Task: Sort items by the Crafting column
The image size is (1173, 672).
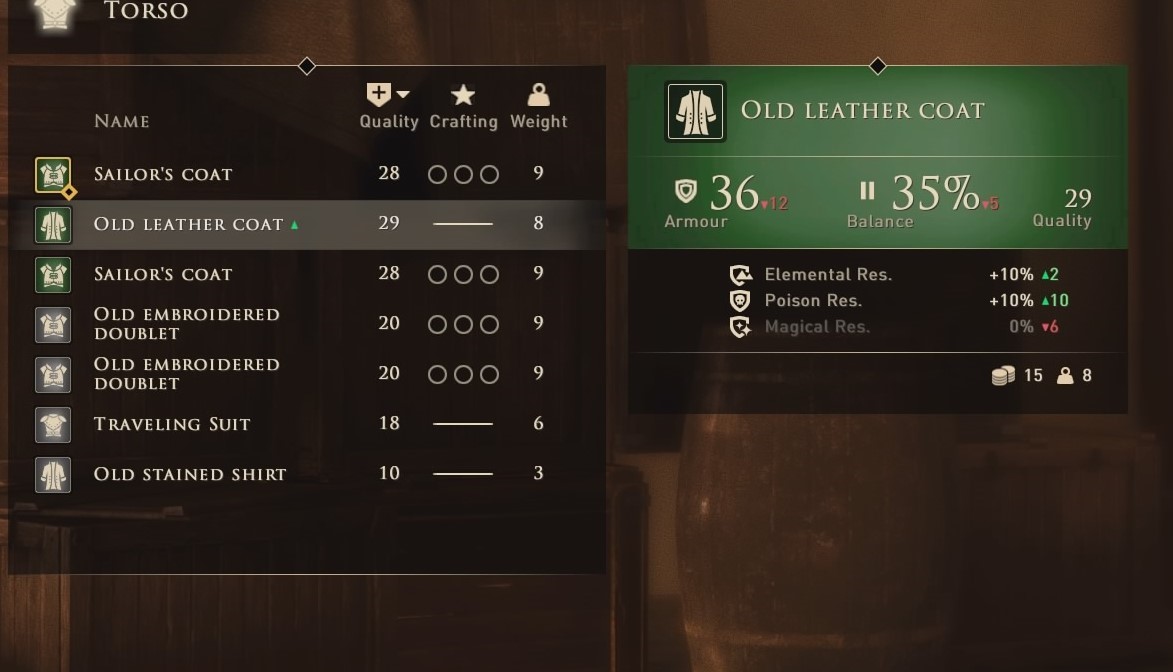Action: coord(463,107)
